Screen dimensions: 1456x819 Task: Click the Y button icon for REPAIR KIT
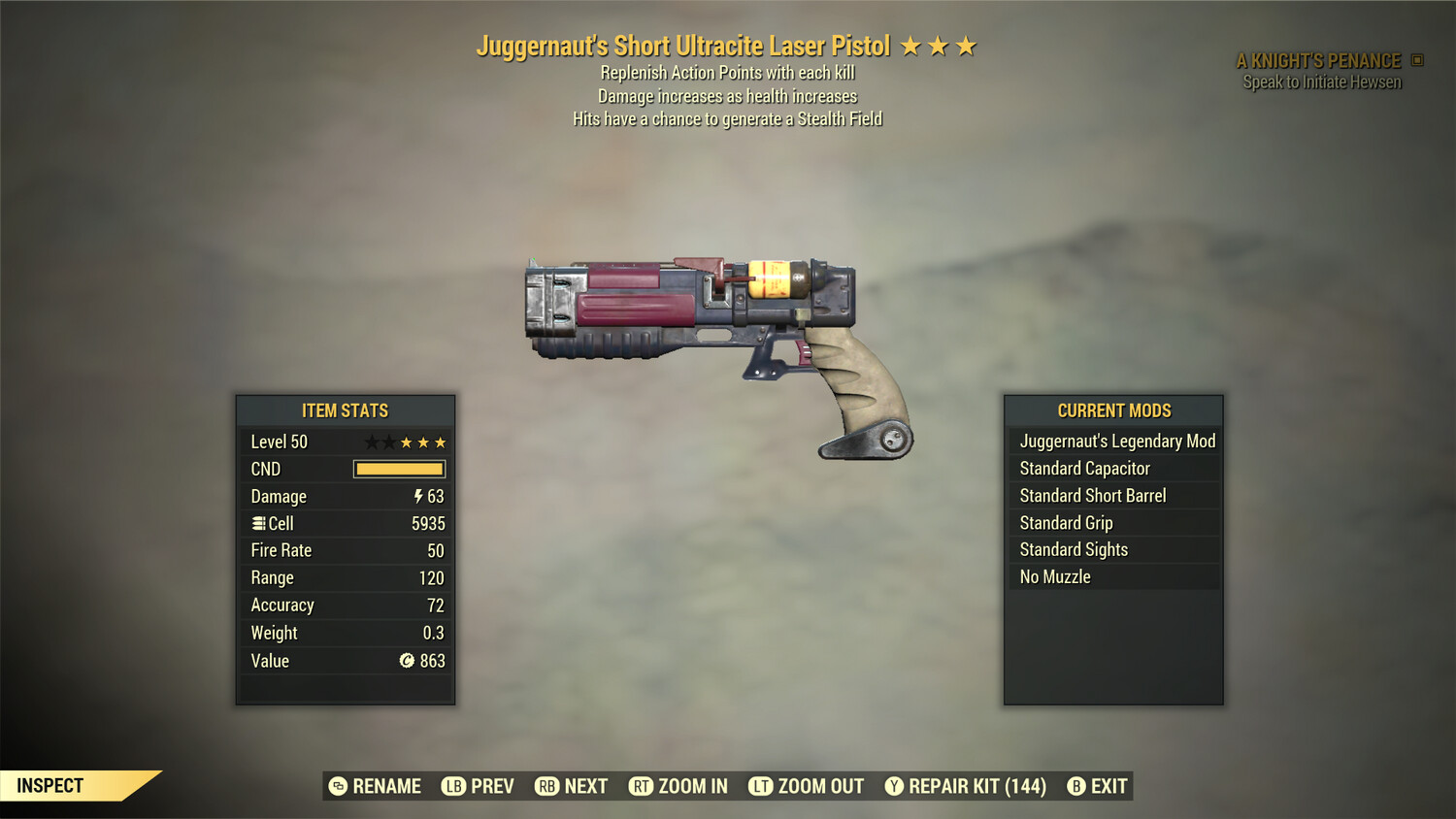(894, 786)
